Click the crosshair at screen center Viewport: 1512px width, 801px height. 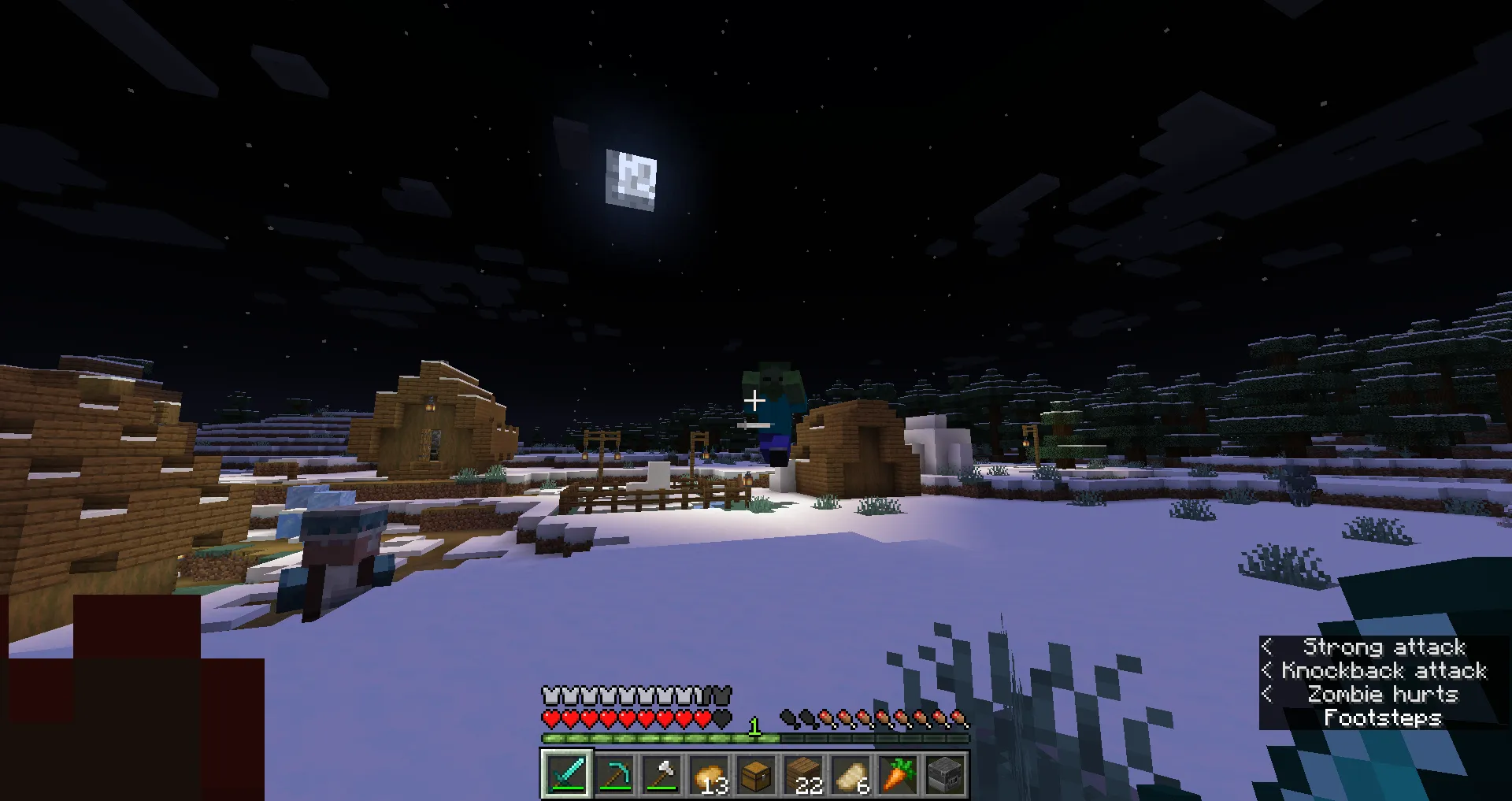[x=754, y=400]
